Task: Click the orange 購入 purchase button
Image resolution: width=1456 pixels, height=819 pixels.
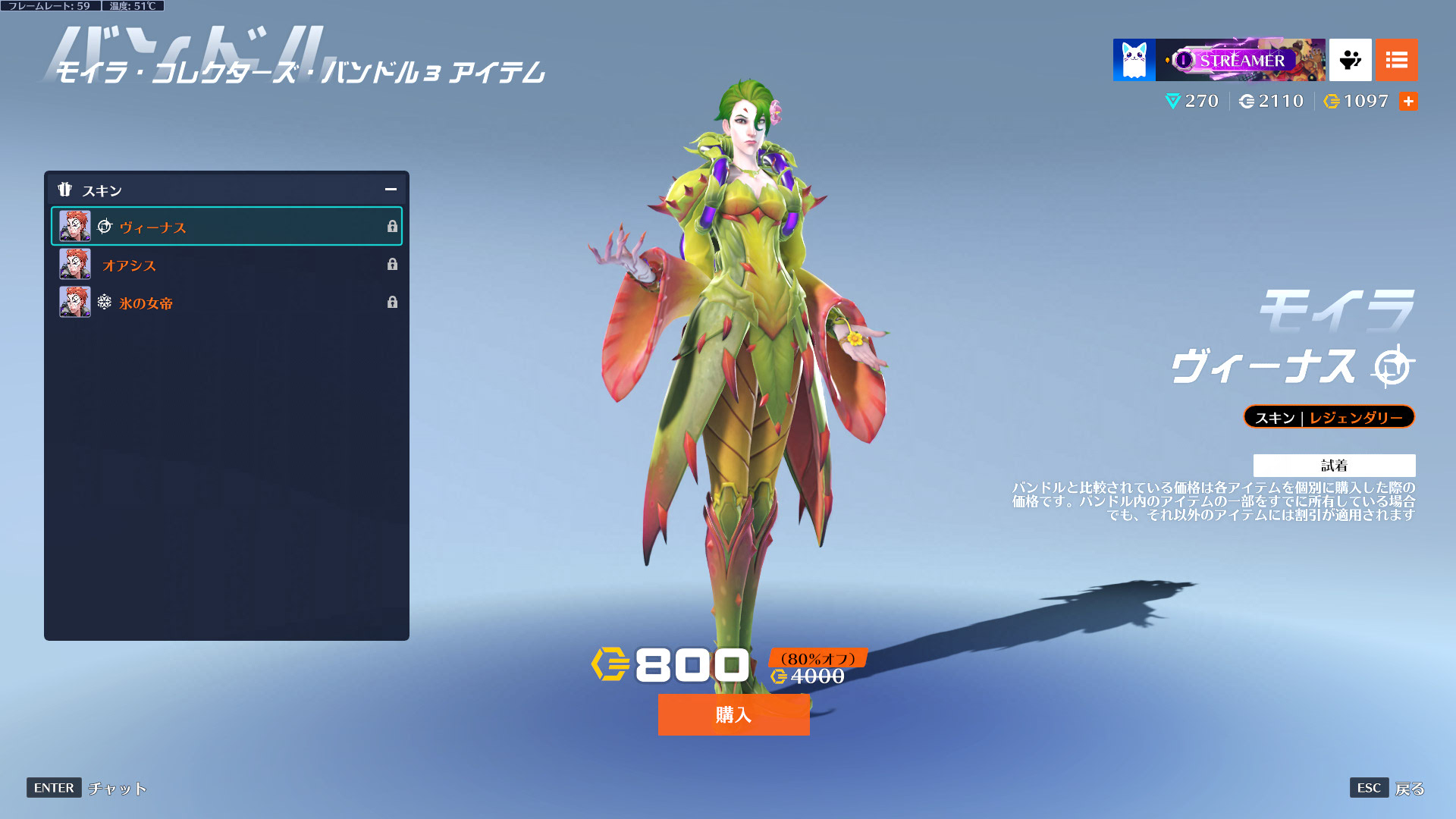Action: click(733, 714)
